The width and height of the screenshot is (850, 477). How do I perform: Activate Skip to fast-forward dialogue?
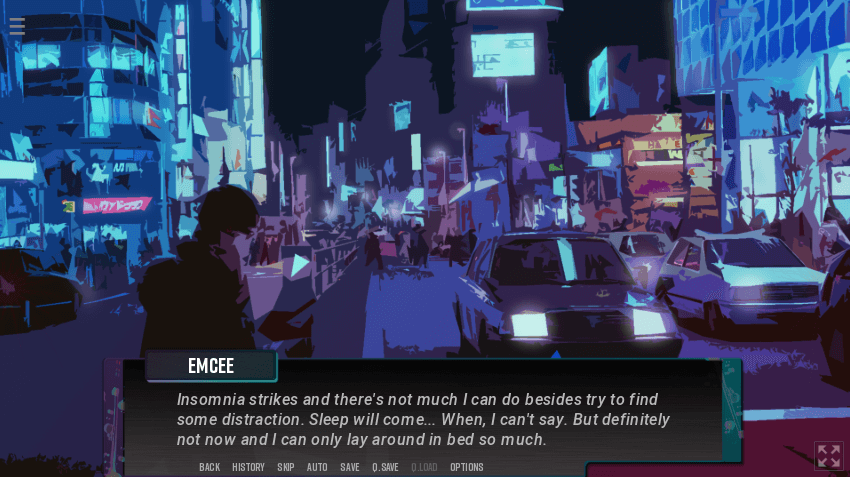[x=286, y=467]
